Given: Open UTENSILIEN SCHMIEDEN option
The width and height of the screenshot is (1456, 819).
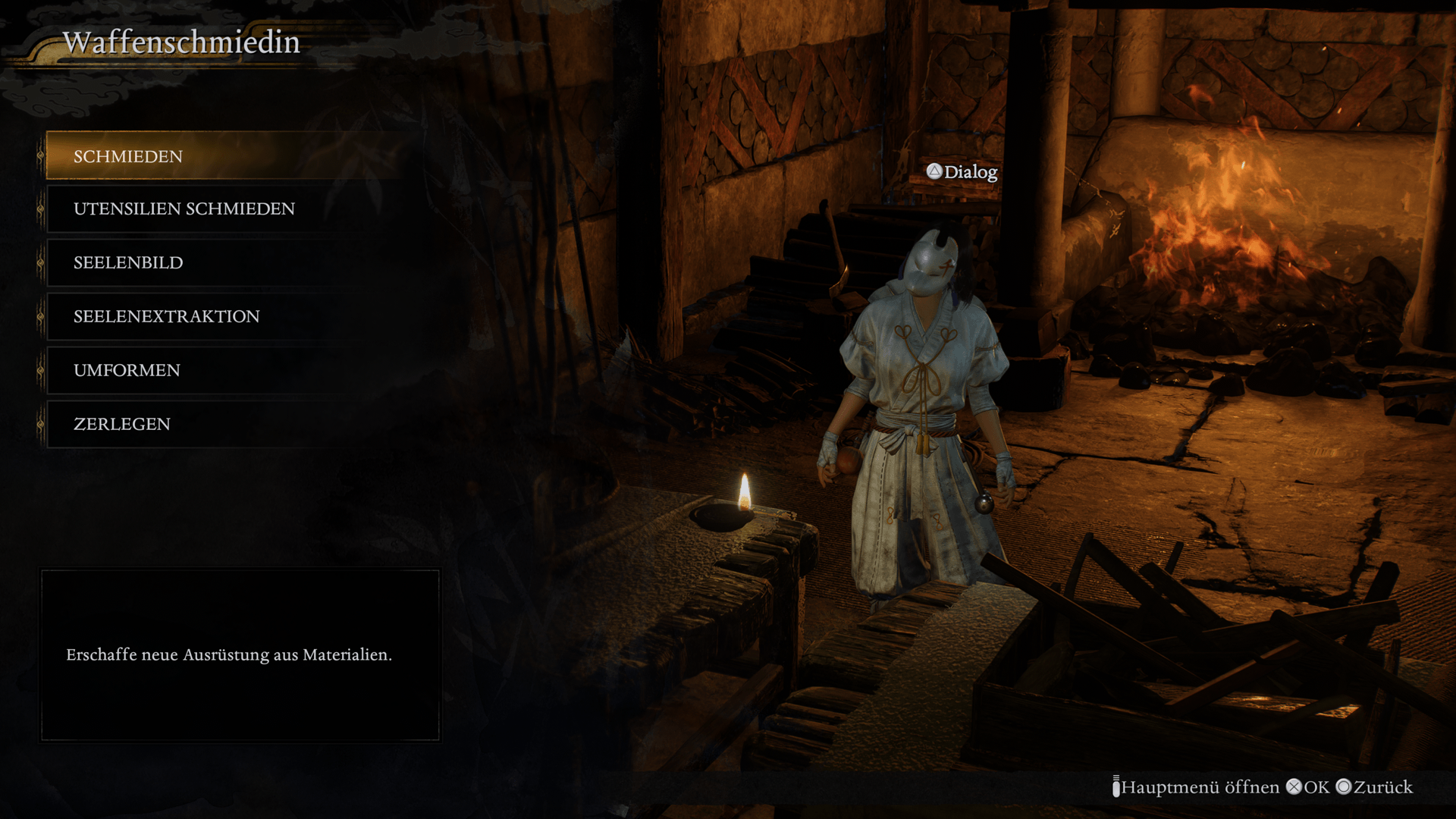Looking at the screenshot, I should (184, 209).
